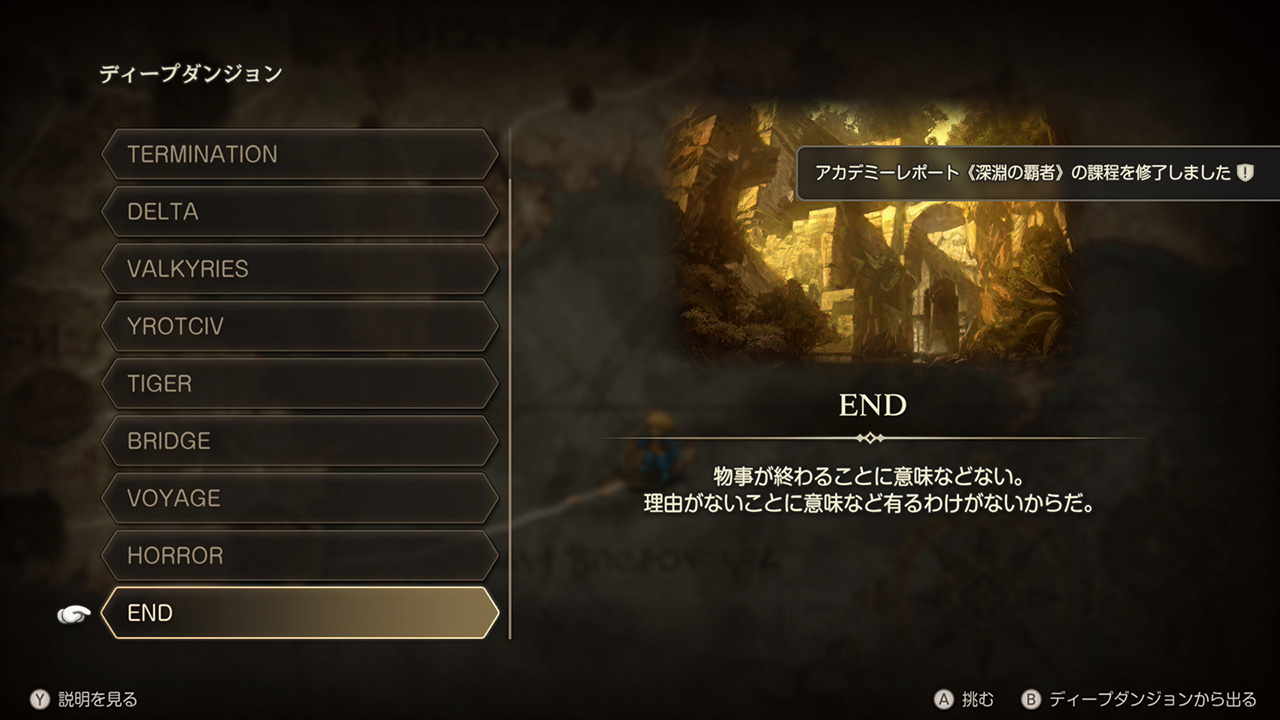This screenshot has height=720, width=1280.
Task: Select the TERMINATION dungeon entry
Action: tap(300, 155)
